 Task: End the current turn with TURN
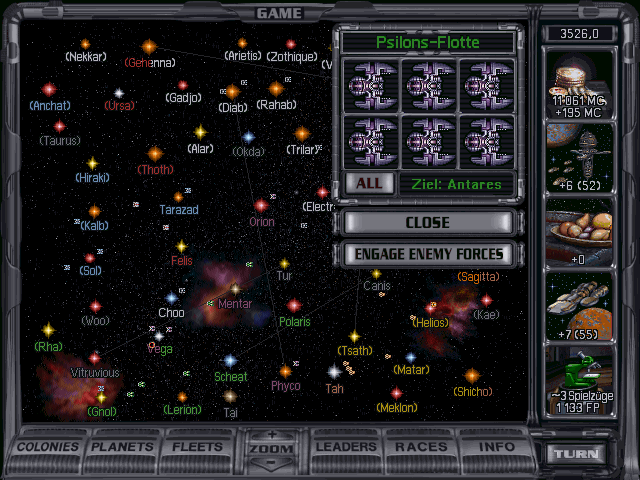(580, 453)
